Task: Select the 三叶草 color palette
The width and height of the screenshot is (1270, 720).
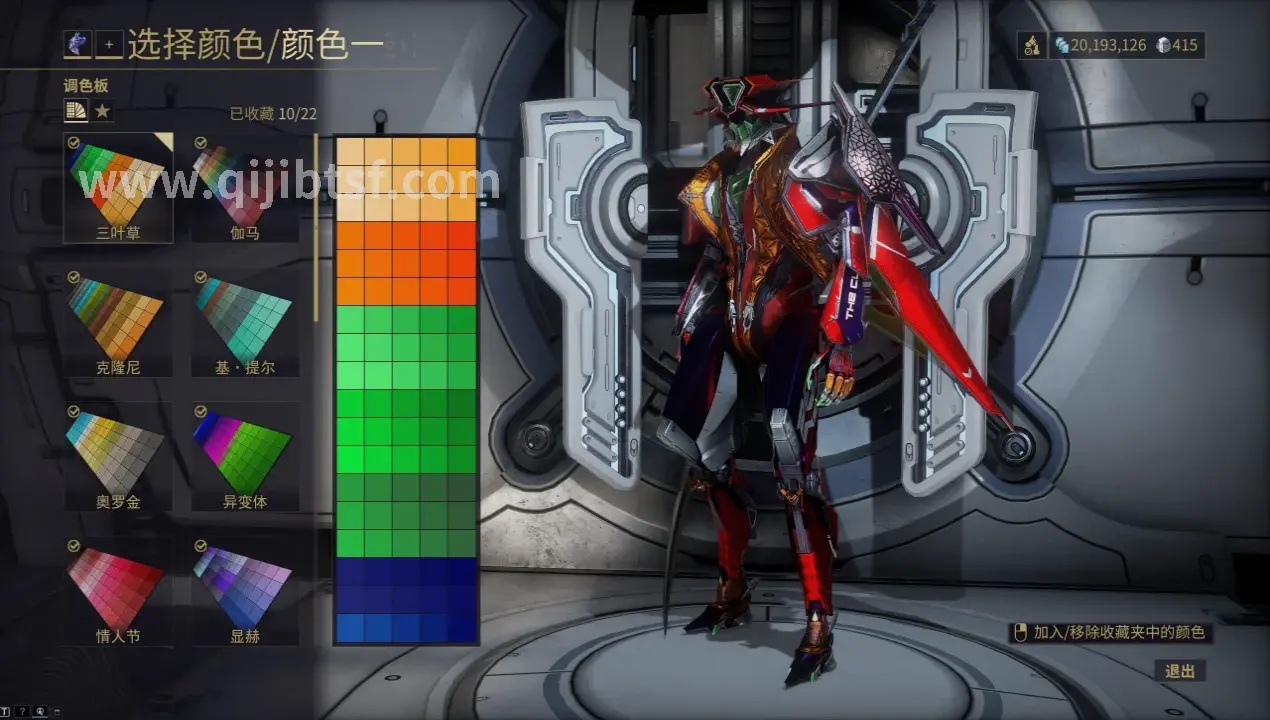Action: [118, 186]
